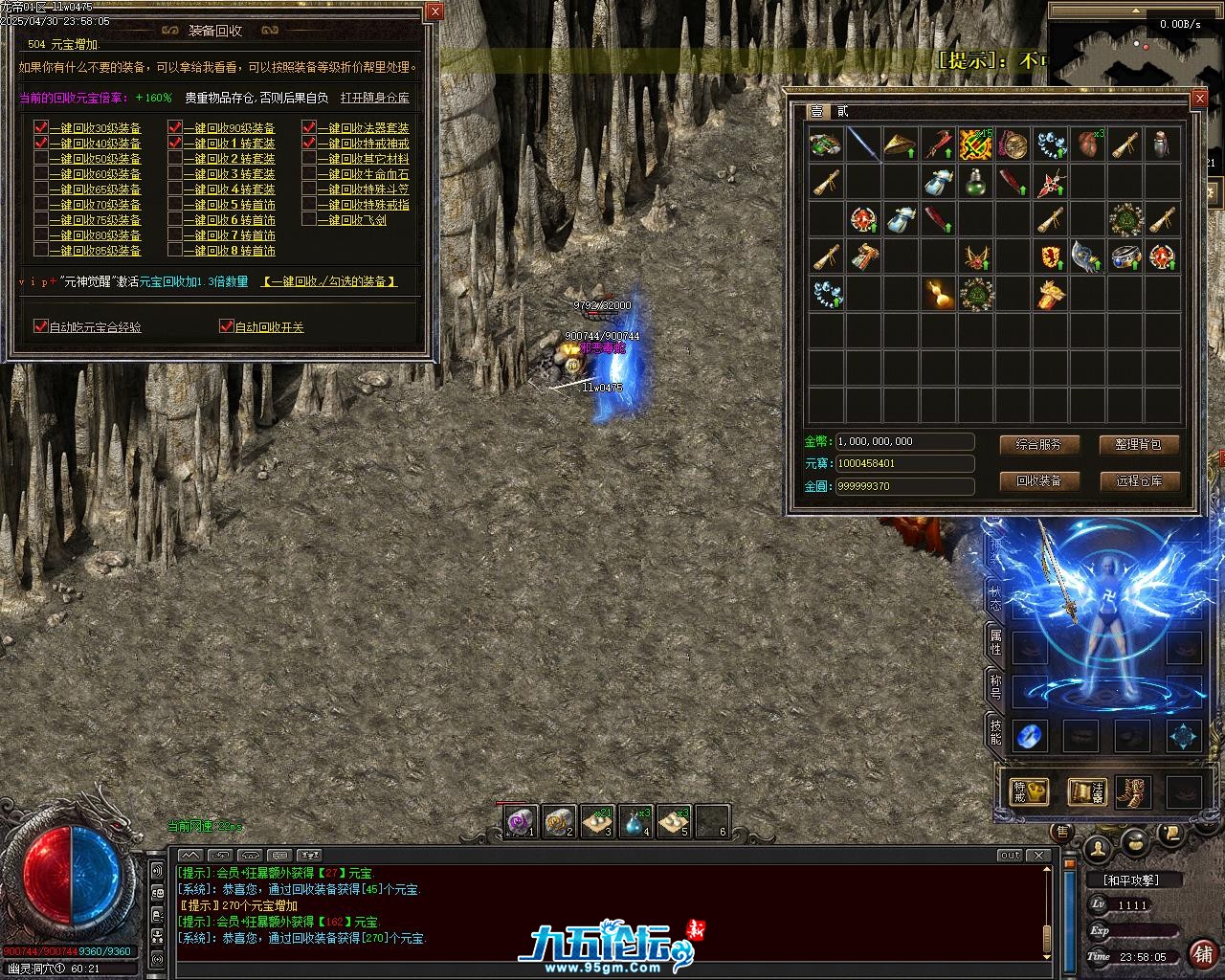Close the equipment recycle window
The image size is (1225, 980).
coord(434,11)
